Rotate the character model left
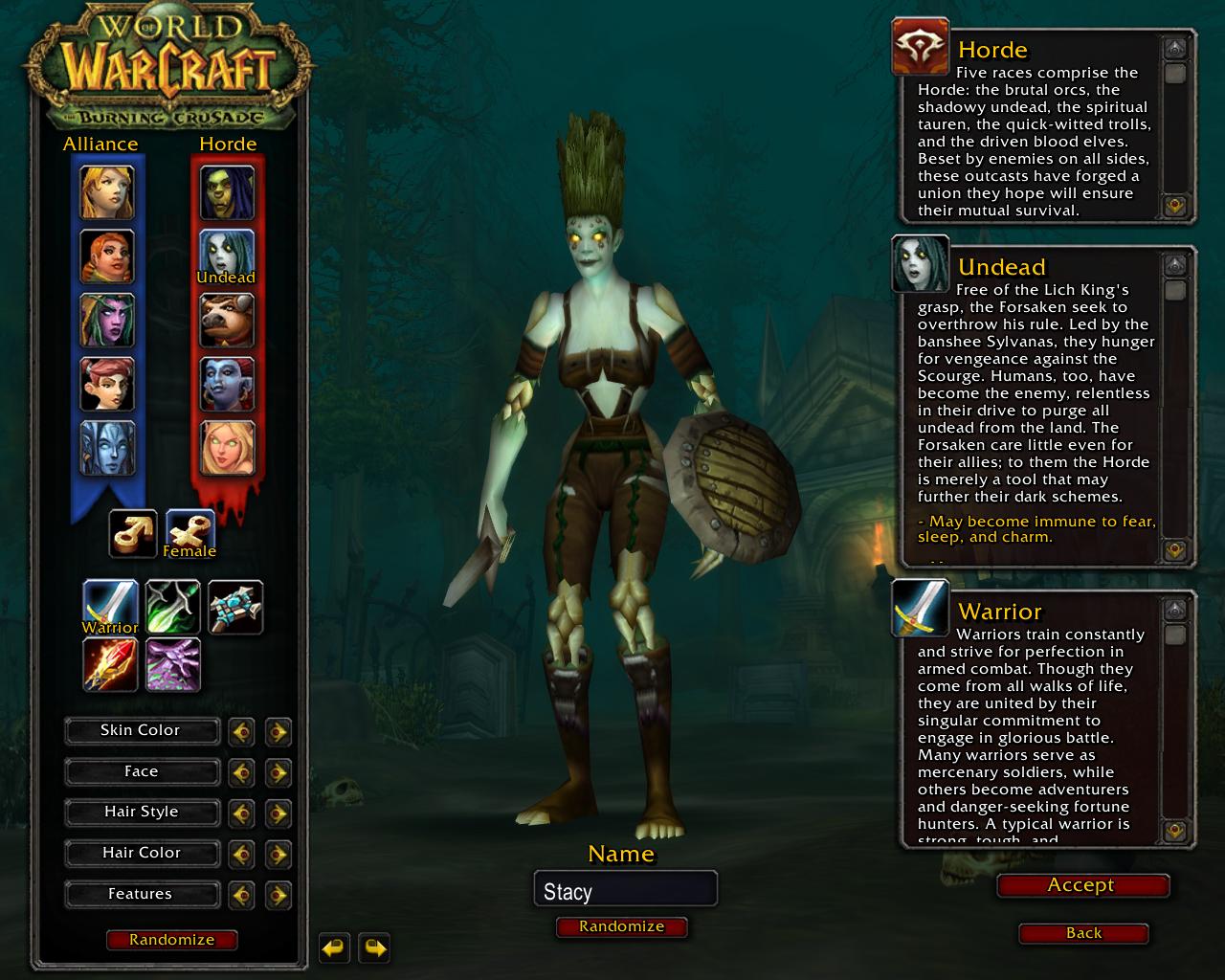 334,948
